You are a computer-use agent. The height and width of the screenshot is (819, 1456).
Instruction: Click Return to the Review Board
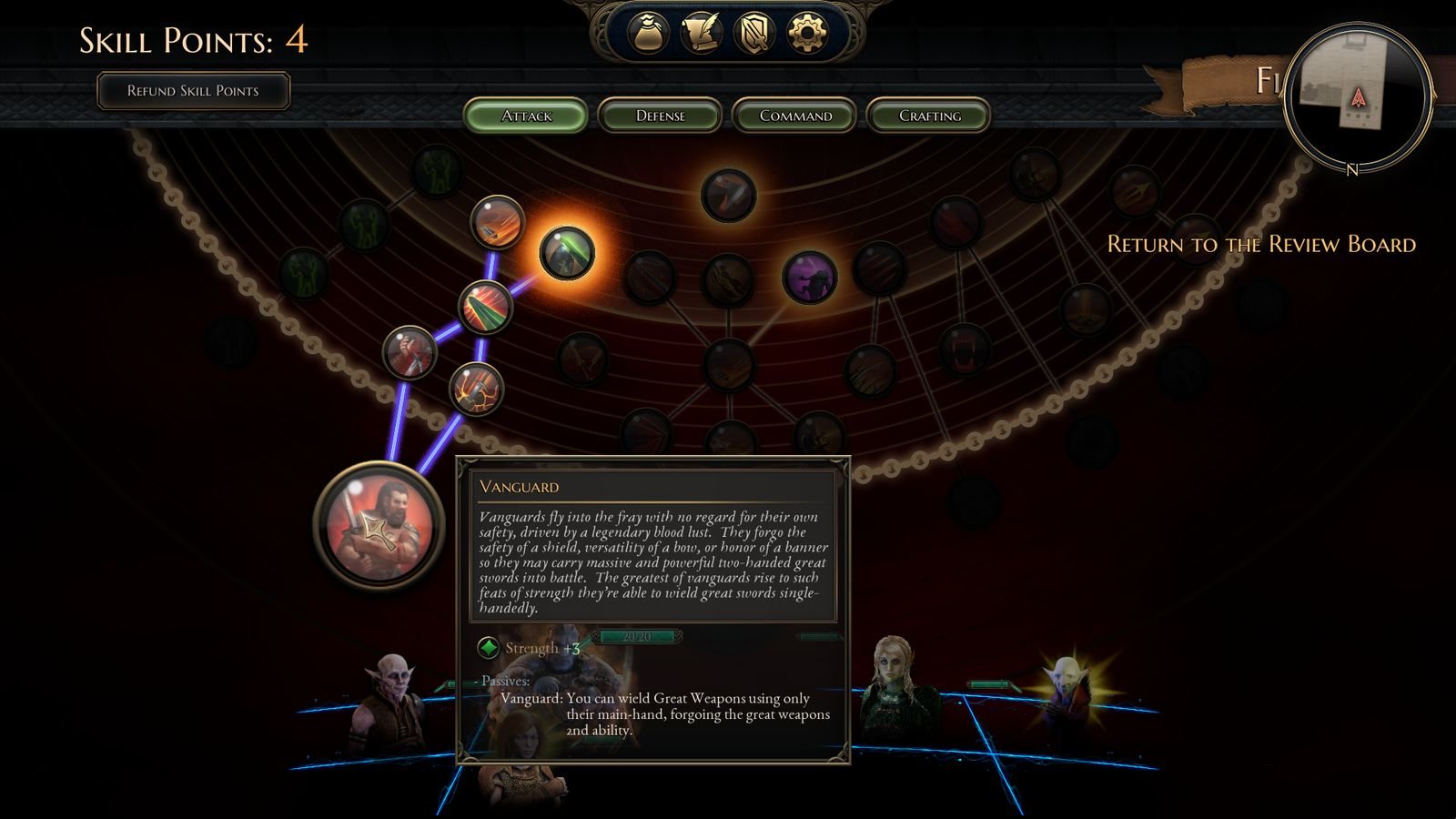(1261, 245)
